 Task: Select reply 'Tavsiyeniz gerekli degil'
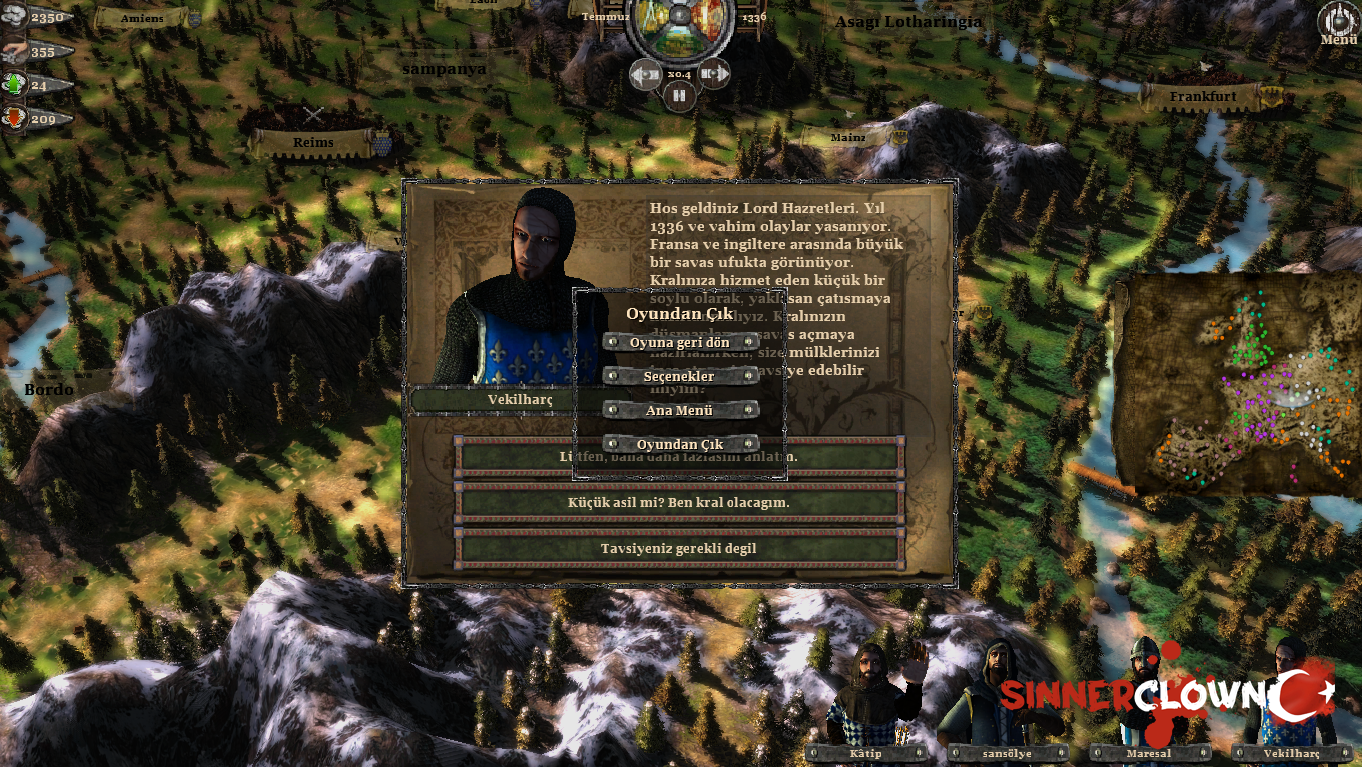[x=679, y=548]
